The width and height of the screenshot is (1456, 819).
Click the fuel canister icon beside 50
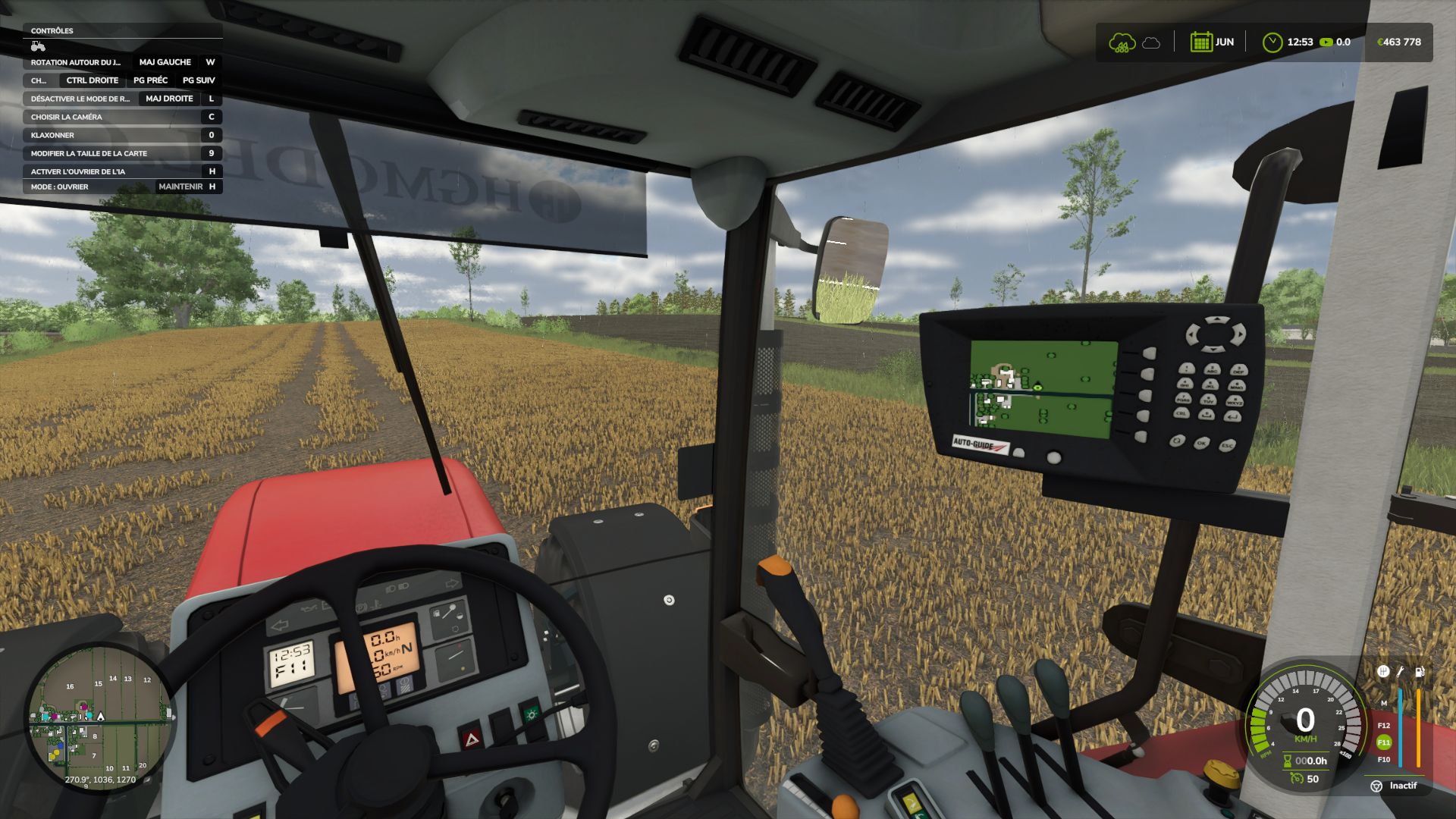coord(1297,779)
